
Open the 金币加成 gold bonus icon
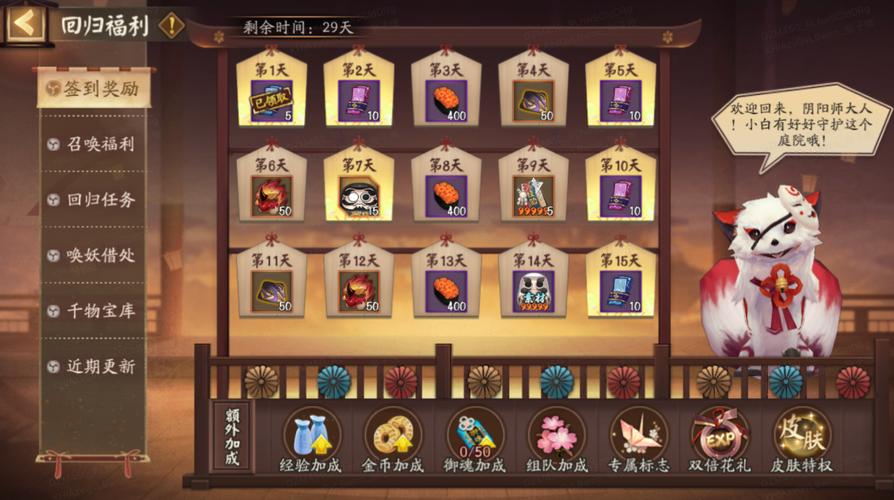pos(392,440)
